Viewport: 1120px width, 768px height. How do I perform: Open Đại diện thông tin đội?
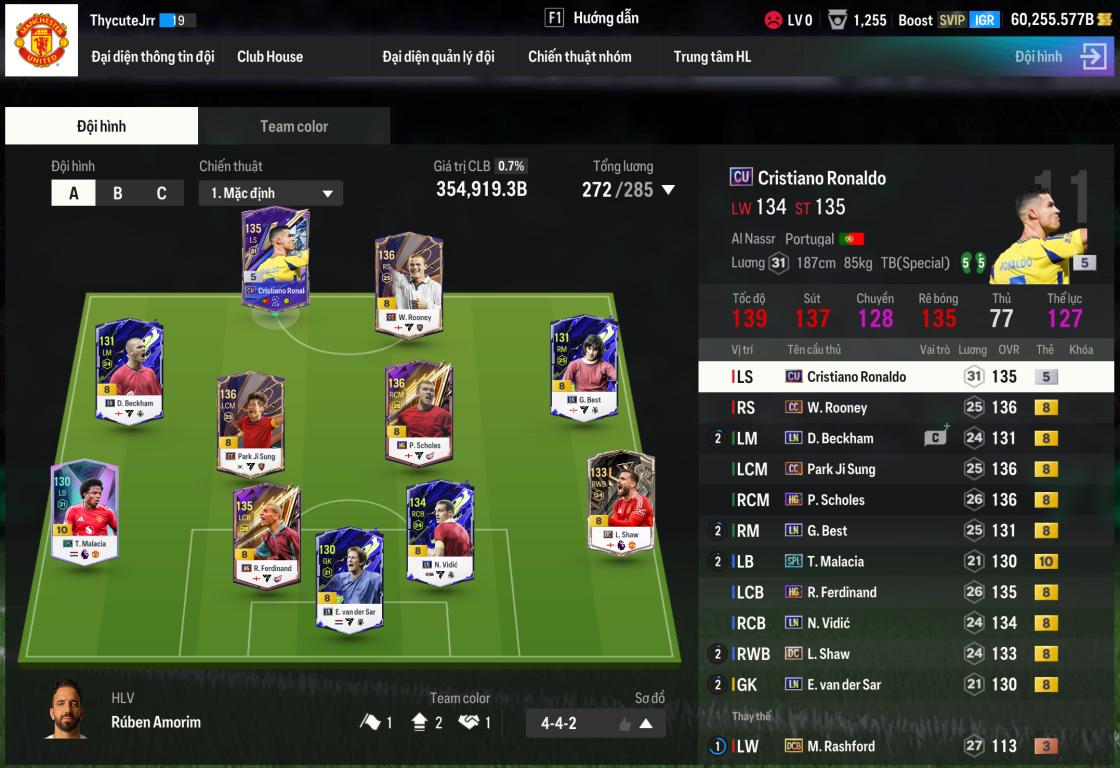153,57
